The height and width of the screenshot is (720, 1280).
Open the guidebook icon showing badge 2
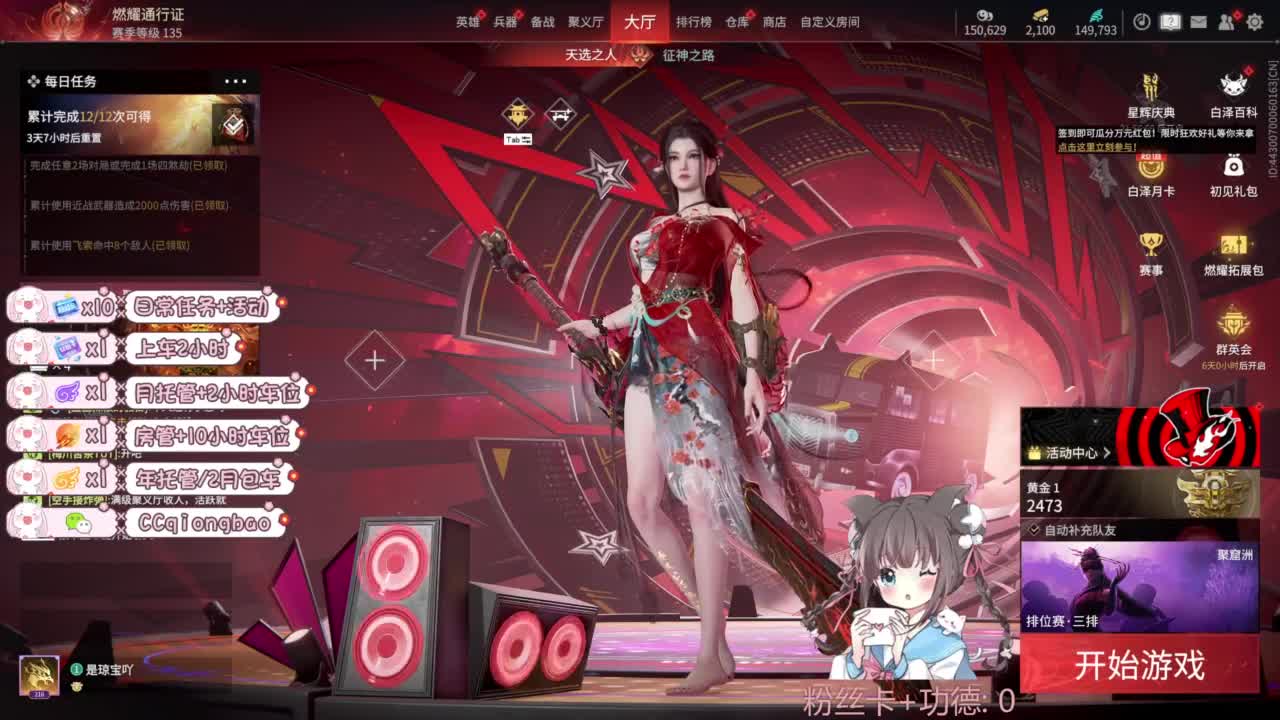coord(1168,21)
